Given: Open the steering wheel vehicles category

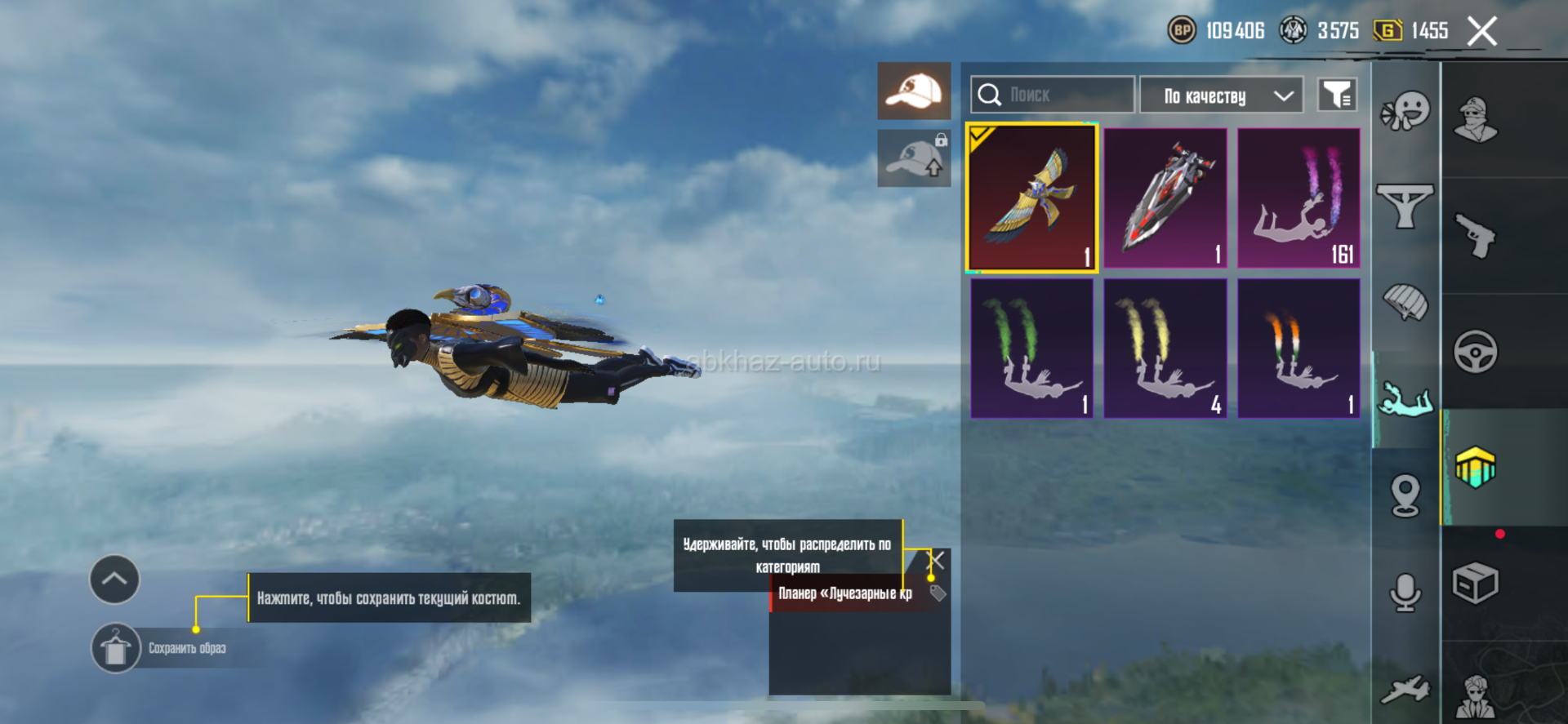Looking at the screenshot, I should tap(1476, 353).
